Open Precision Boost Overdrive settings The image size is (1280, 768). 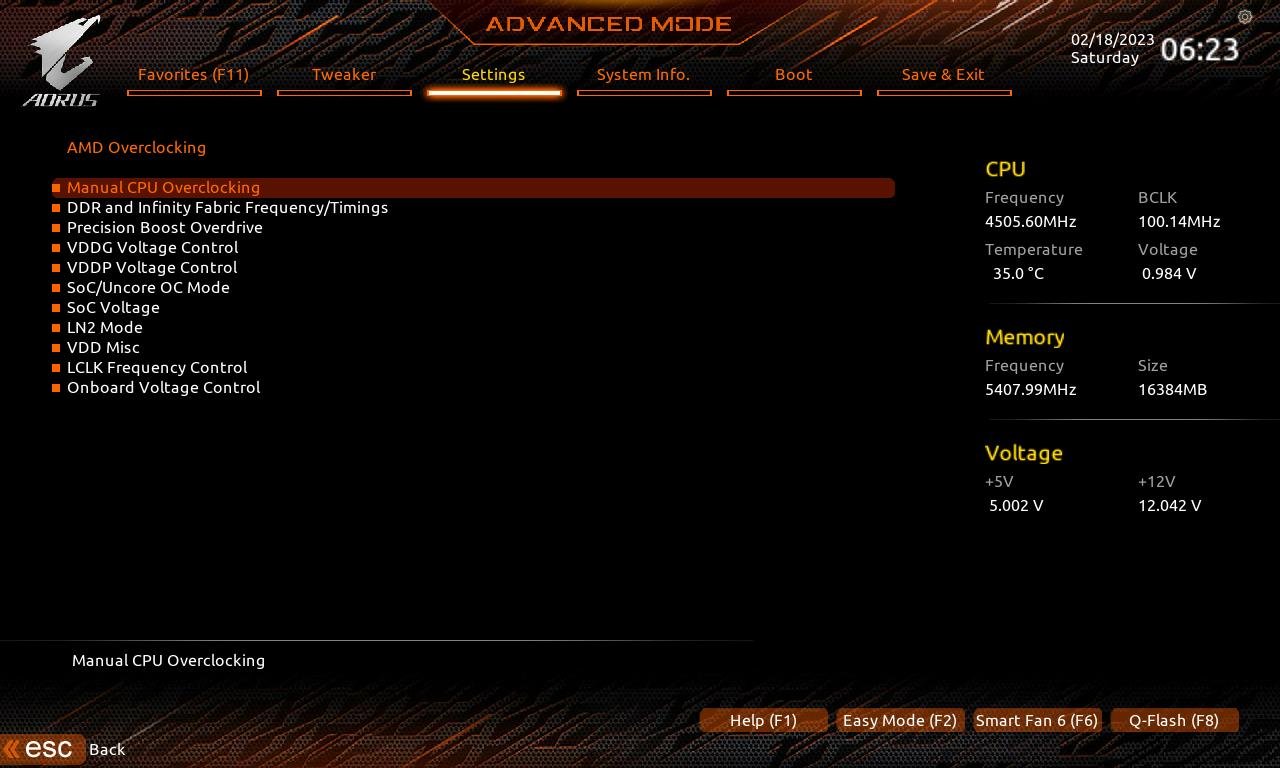tap(164, 227)
